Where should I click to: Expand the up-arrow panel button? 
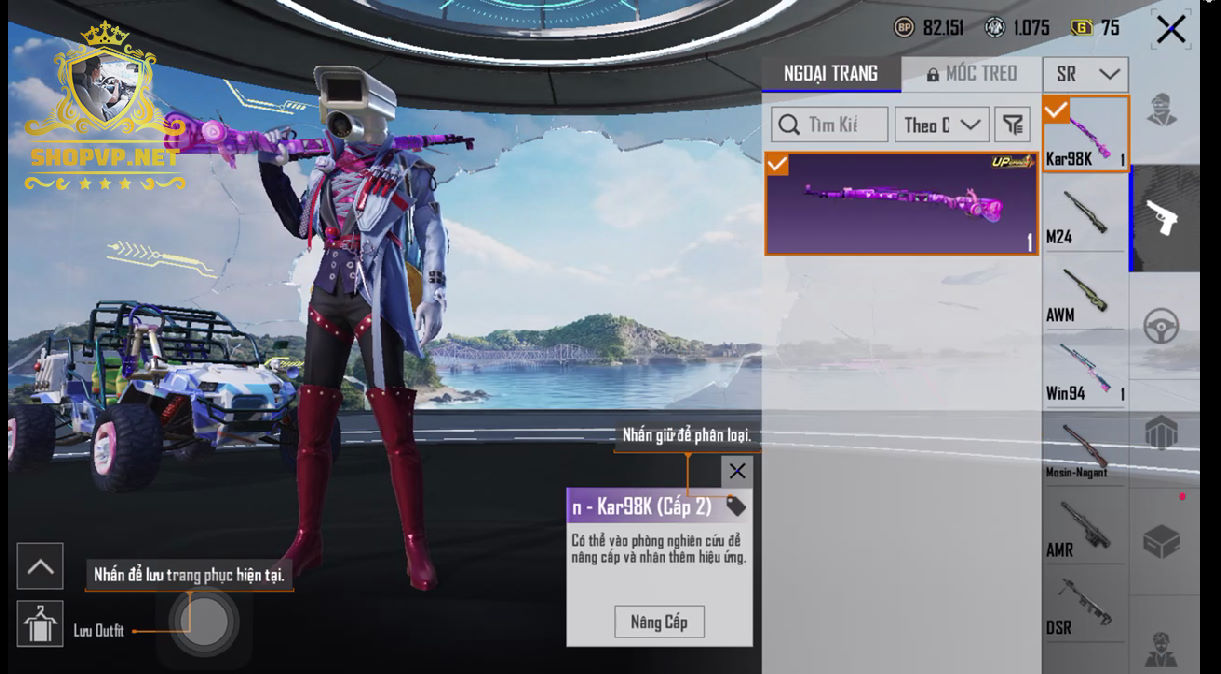point(40,567)
